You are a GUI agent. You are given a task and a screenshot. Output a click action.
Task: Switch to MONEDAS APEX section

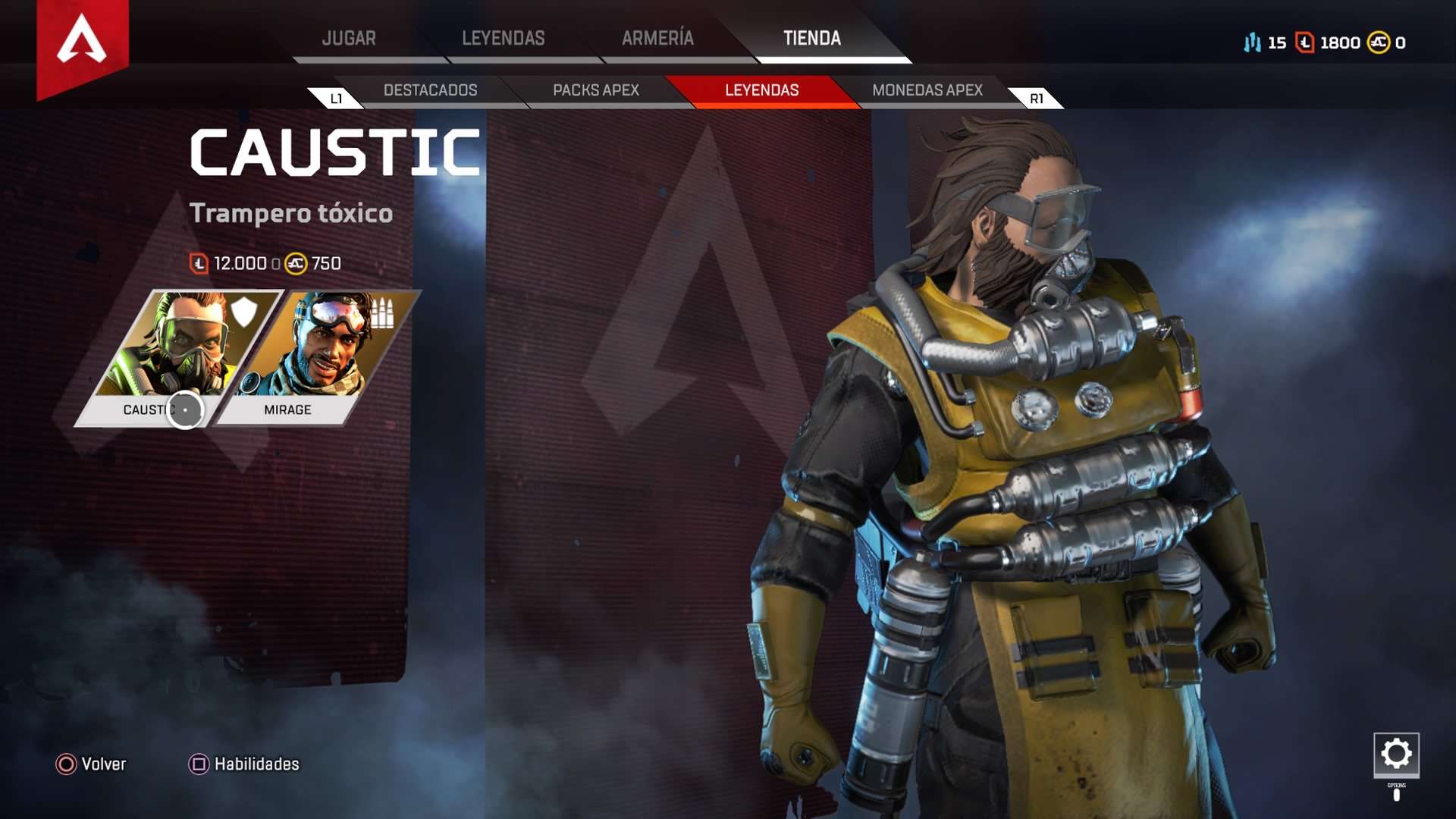(927, 90)
